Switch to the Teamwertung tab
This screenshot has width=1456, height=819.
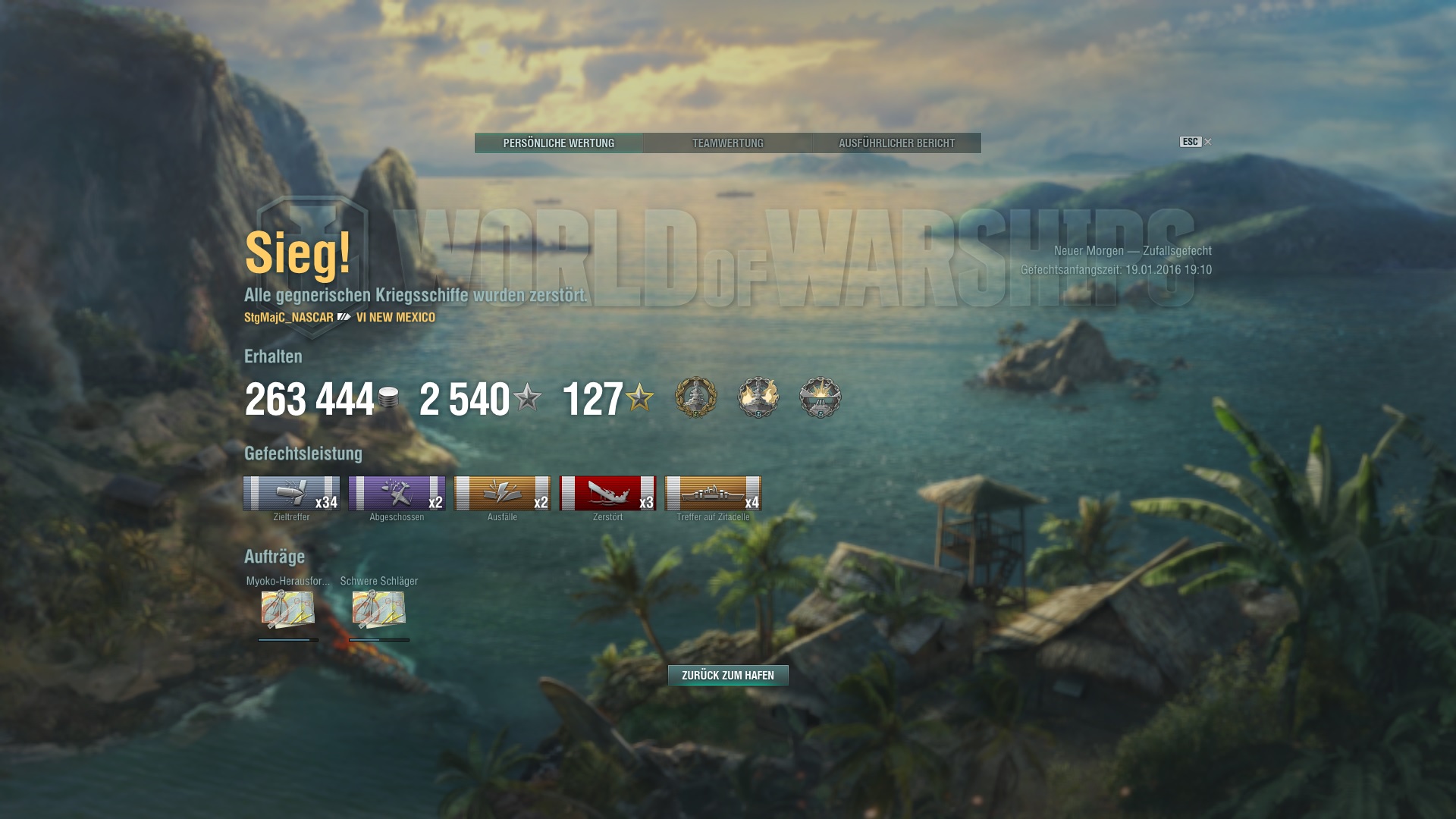click(x=727, y=143)
